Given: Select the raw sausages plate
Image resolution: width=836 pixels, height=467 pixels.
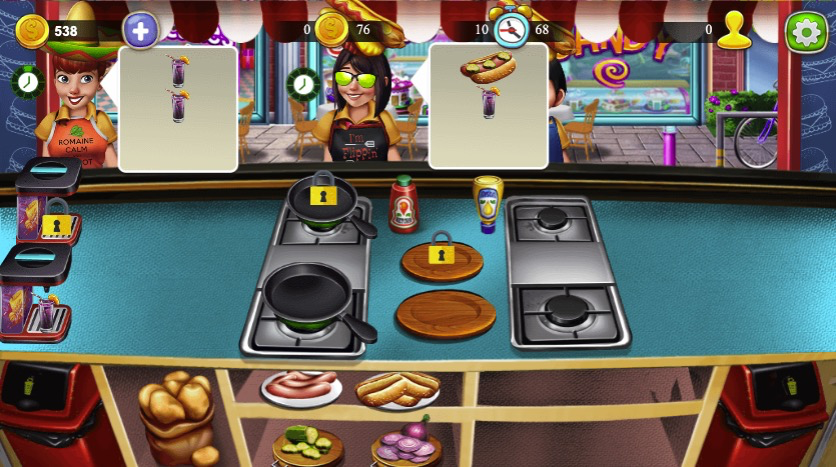Looking at the screenshot, I should (x=301, y=385).
